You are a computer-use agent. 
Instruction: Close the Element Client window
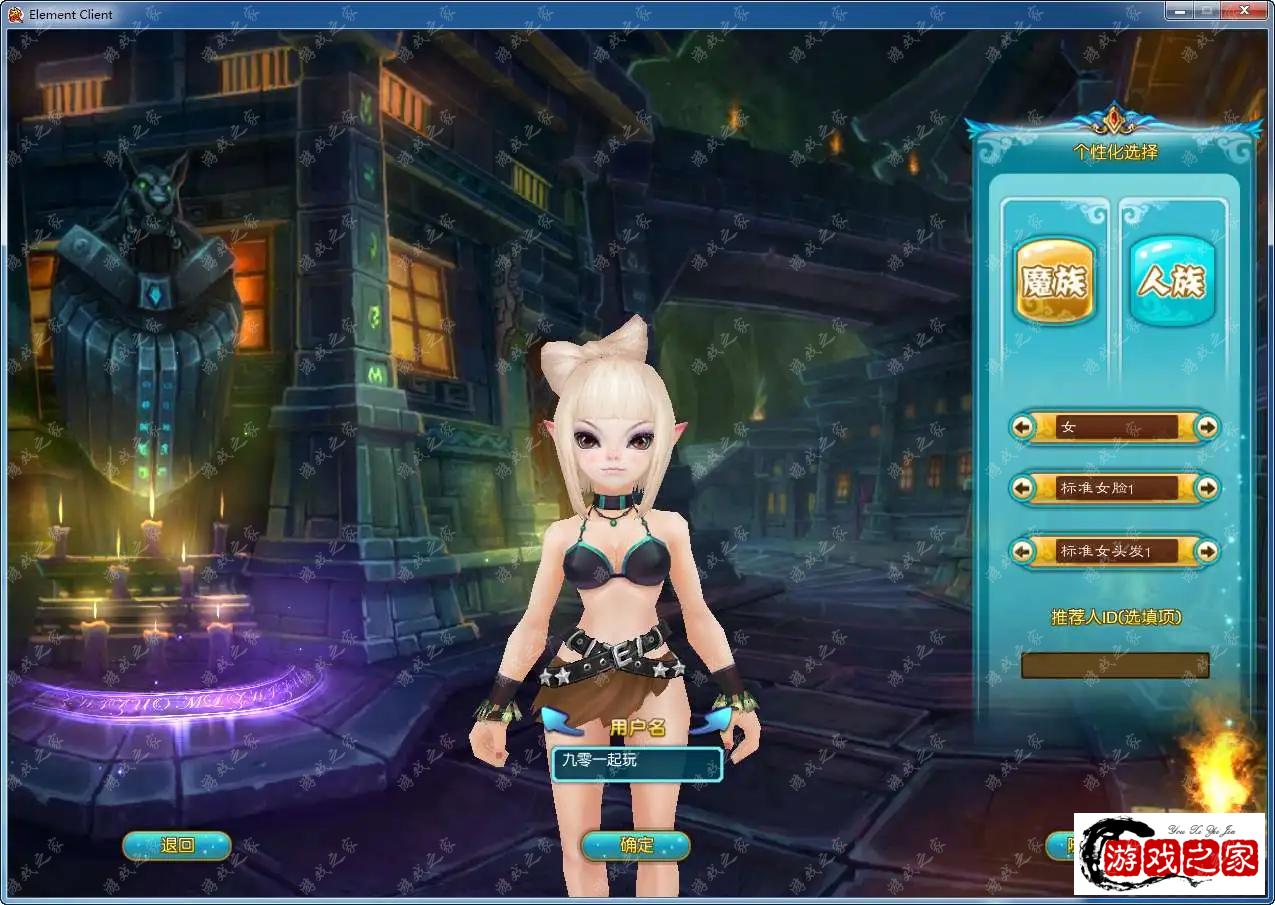point(1246,10)
